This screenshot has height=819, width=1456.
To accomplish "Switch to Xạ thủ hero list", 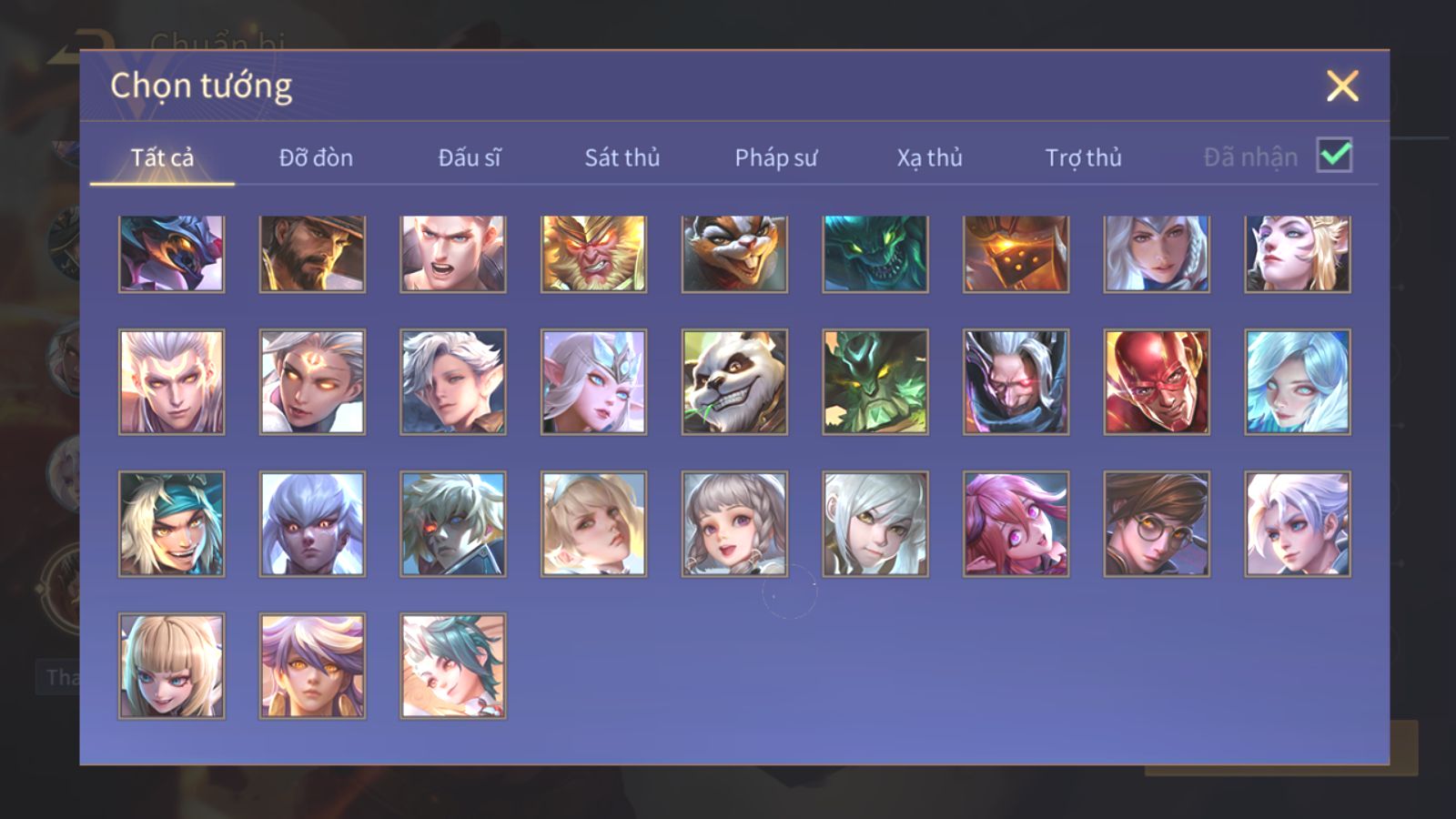I will pos(929,157).
